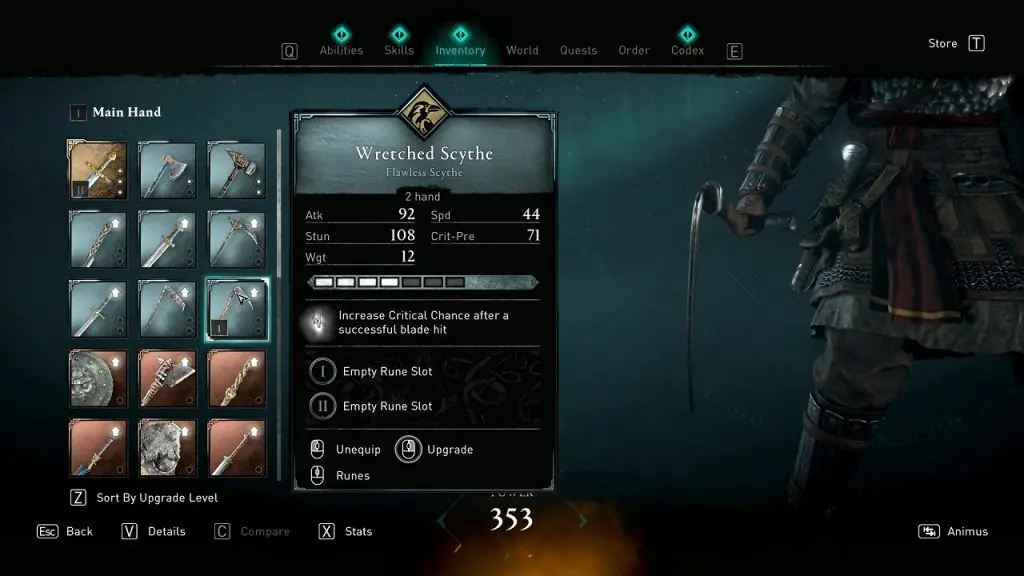Open the Skills tab

click(x=399, y=50)
